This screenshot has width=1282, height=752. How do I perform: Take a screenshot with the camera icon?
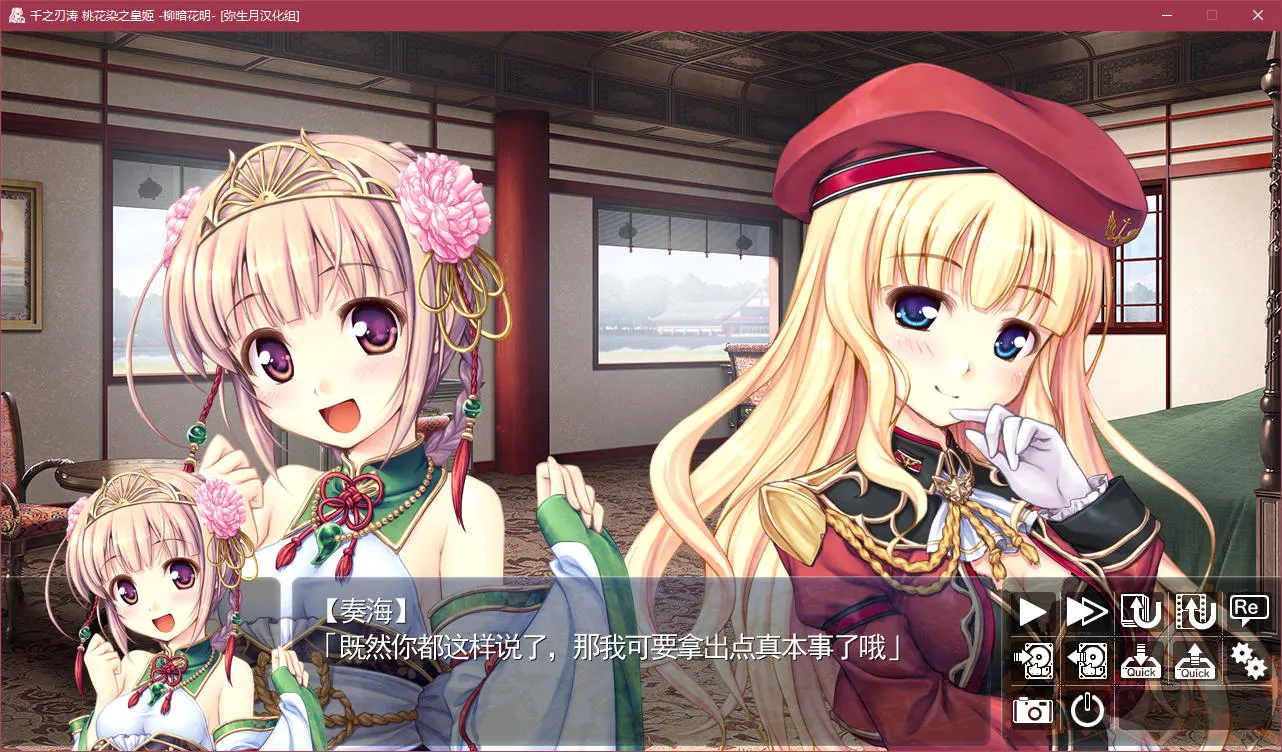point(1033,710)
